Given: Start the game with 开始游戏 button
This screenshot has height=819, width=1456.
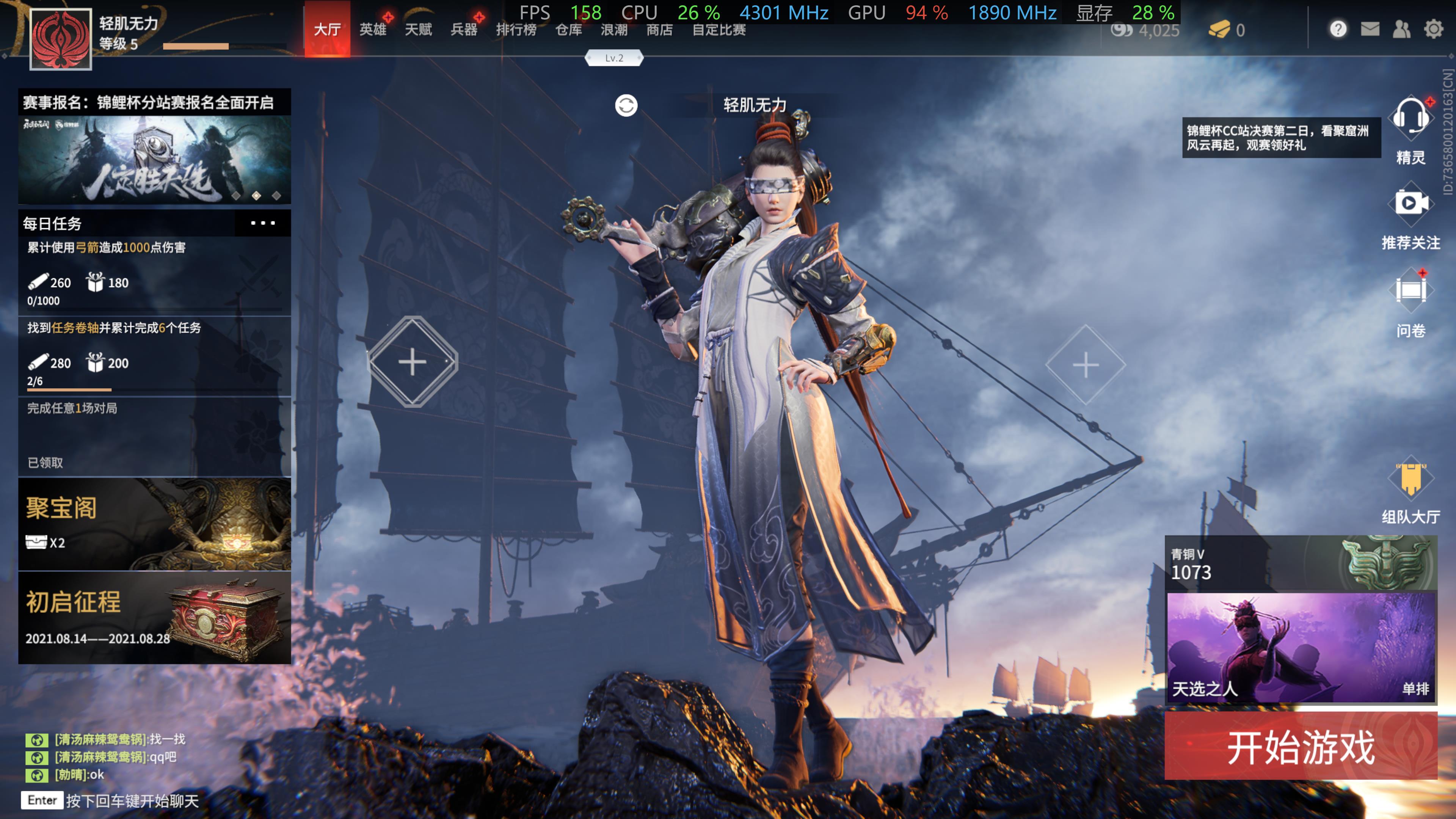Looking at the screenshot, I should pos(1300,746).
